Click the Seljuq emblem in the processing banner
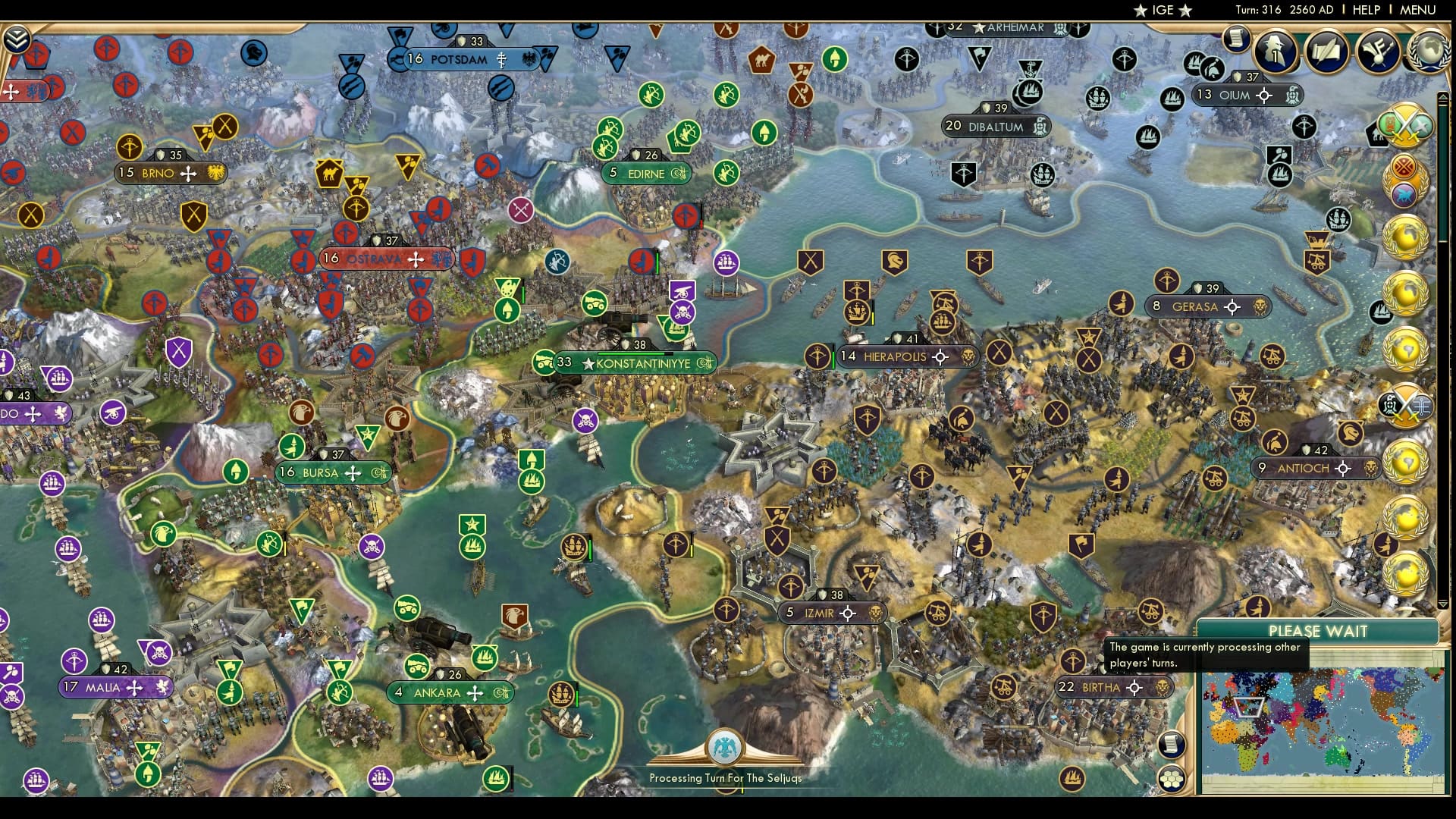This screenshot has height=819, width=1456. 726,747
